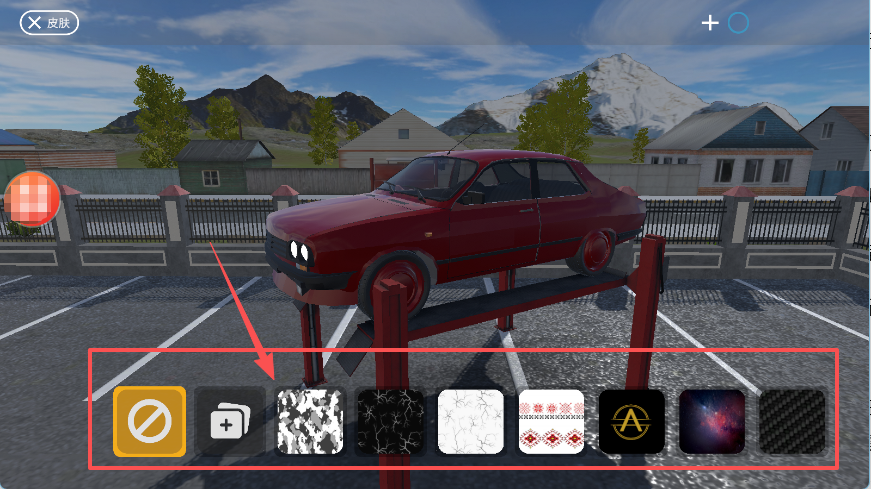Choose the black cracked marble skin

coord(391,422)
